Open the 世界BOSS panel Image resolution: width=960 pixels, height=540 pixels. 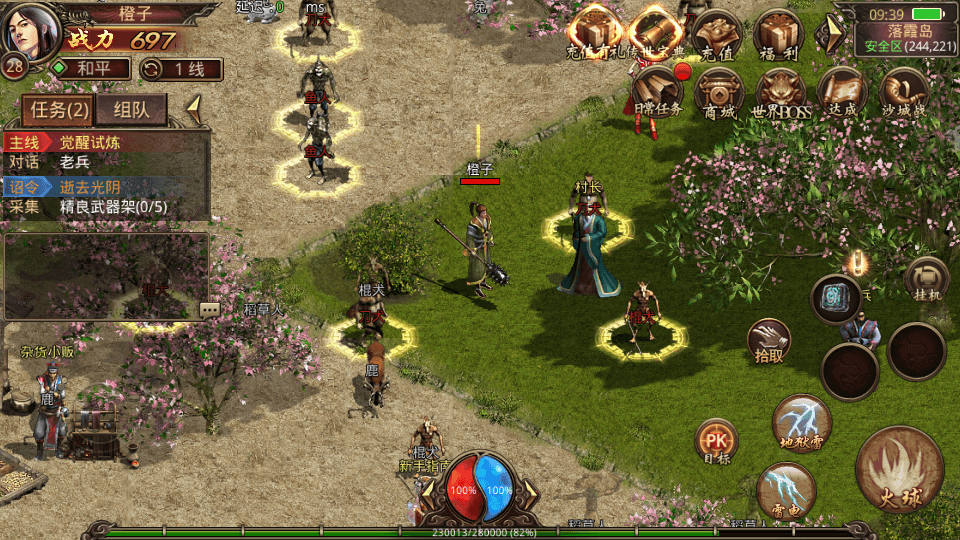[780, 92]
